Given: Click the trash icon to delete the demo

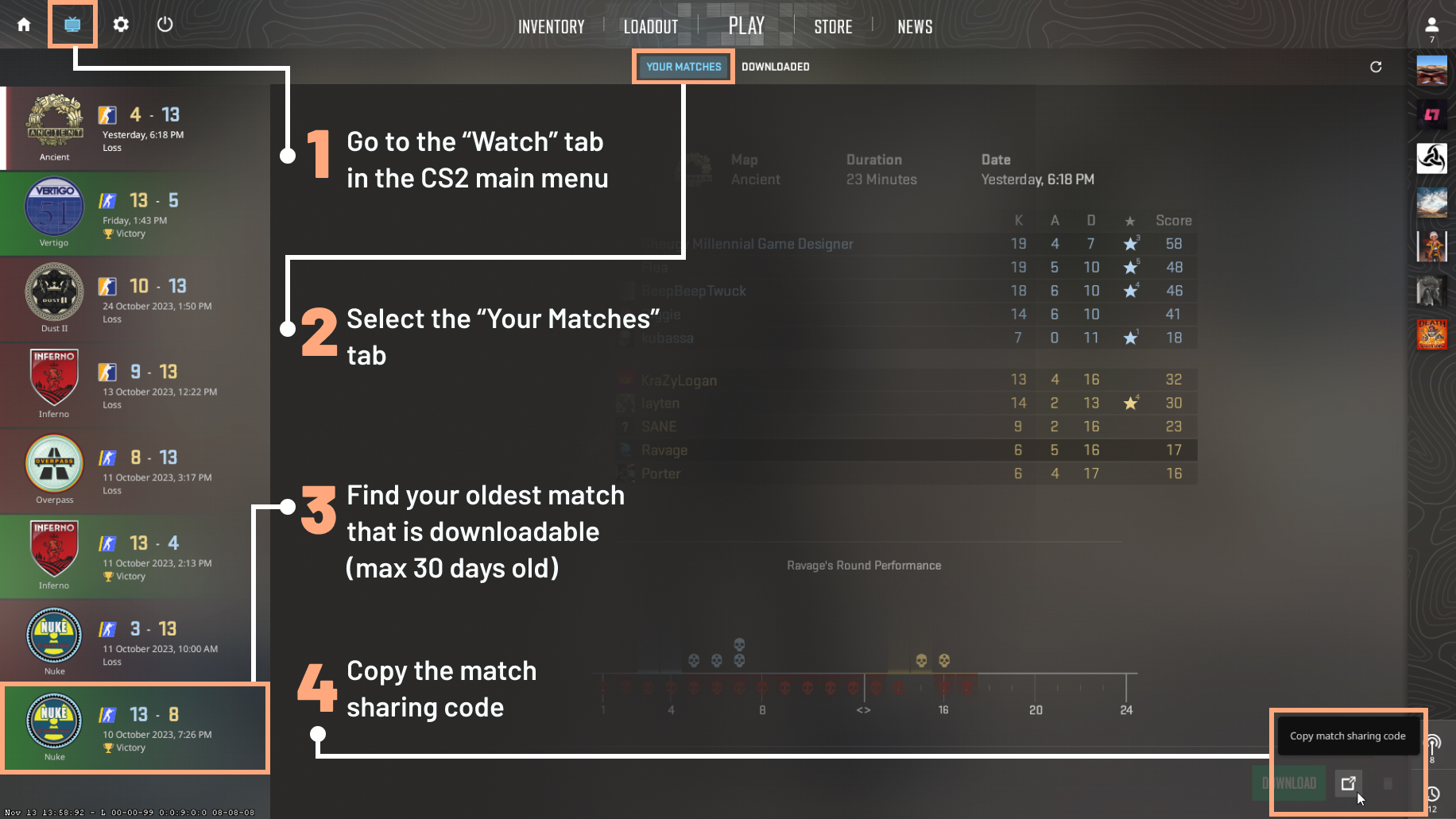Looking at the screenshot, I should pyautogui.click(x=1388, y=783).
